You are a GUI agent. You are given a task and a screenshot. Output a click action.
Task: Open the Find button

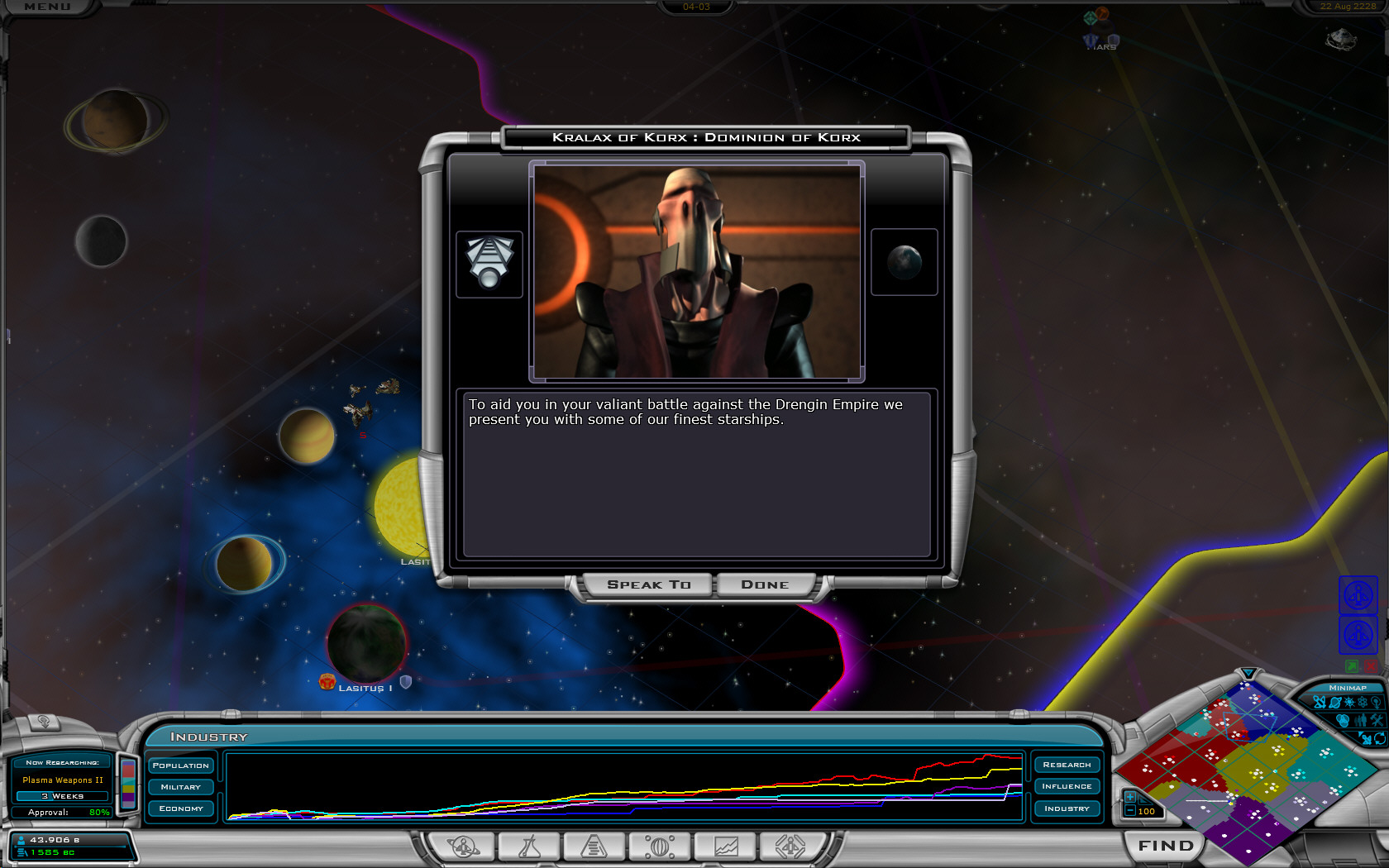pos(1166,846)
